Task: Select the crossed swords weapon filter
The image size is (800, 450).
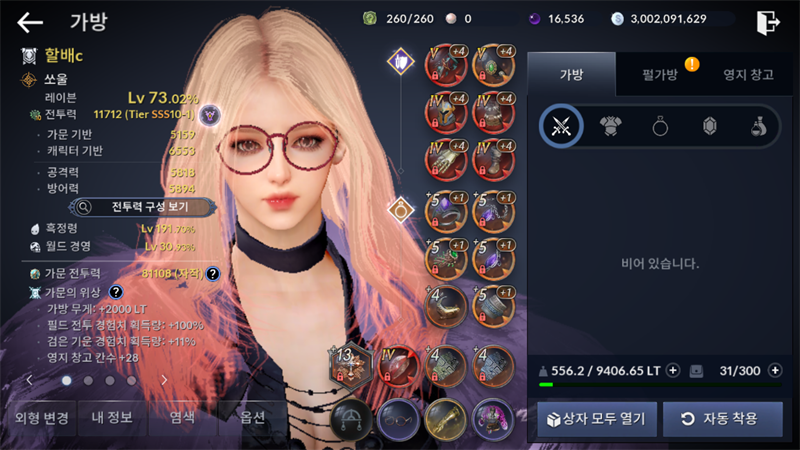Action: click(x=561, y=126)
